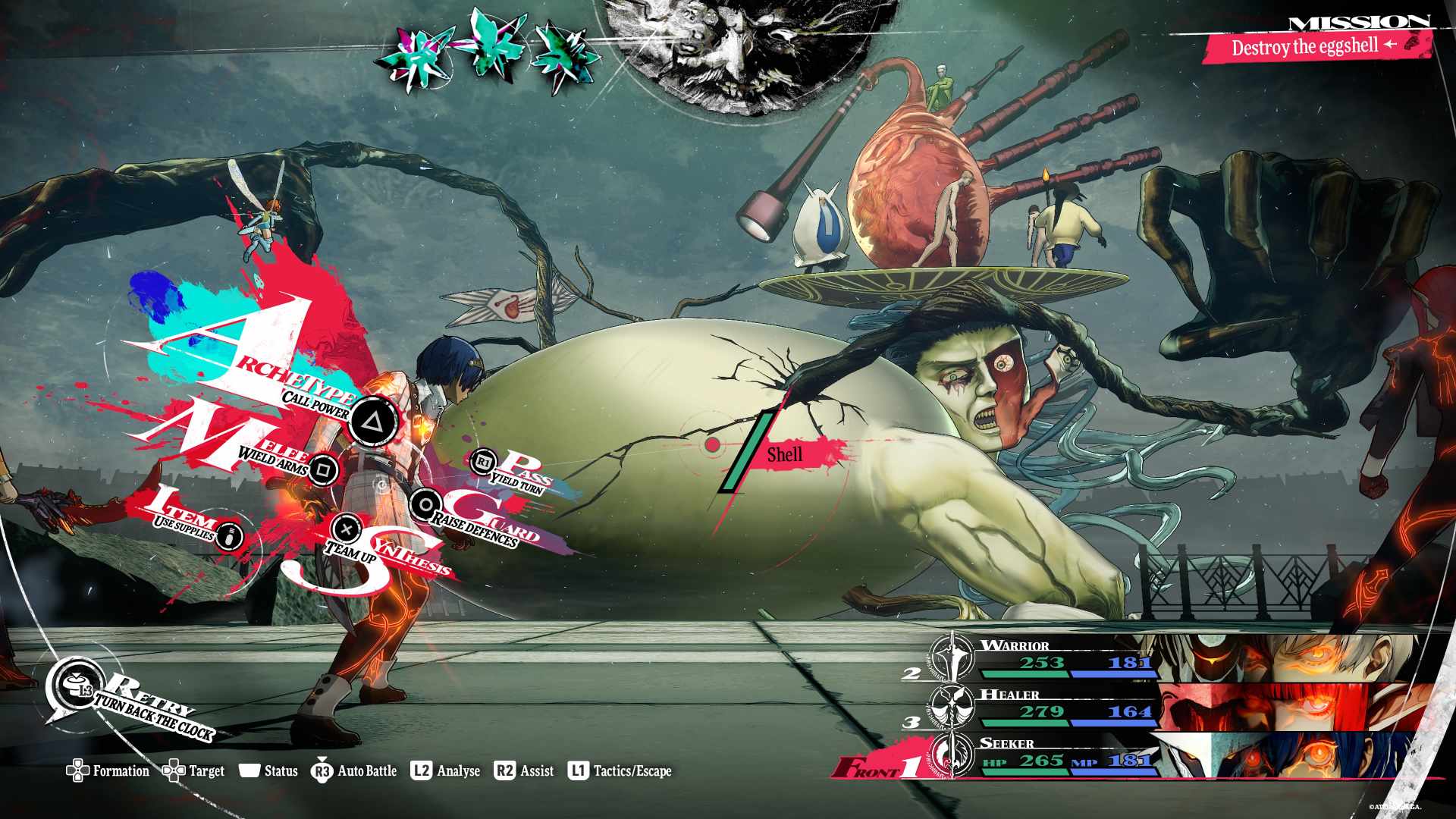Viewport: 1456px width, 819px height.
Task: Select the Melee attack command
Action: (x=324, y=470)
